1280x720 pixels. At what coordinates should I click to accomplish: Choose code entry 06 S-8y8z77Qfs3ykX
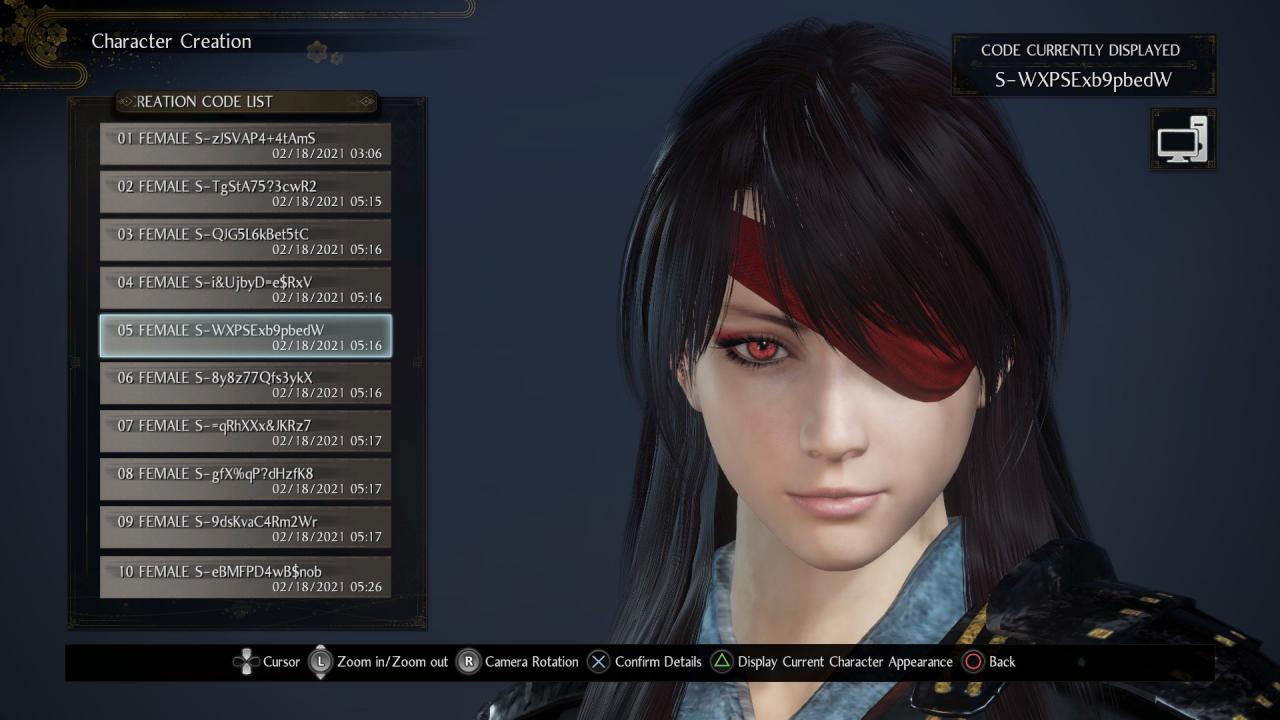(x=245, y=384)
